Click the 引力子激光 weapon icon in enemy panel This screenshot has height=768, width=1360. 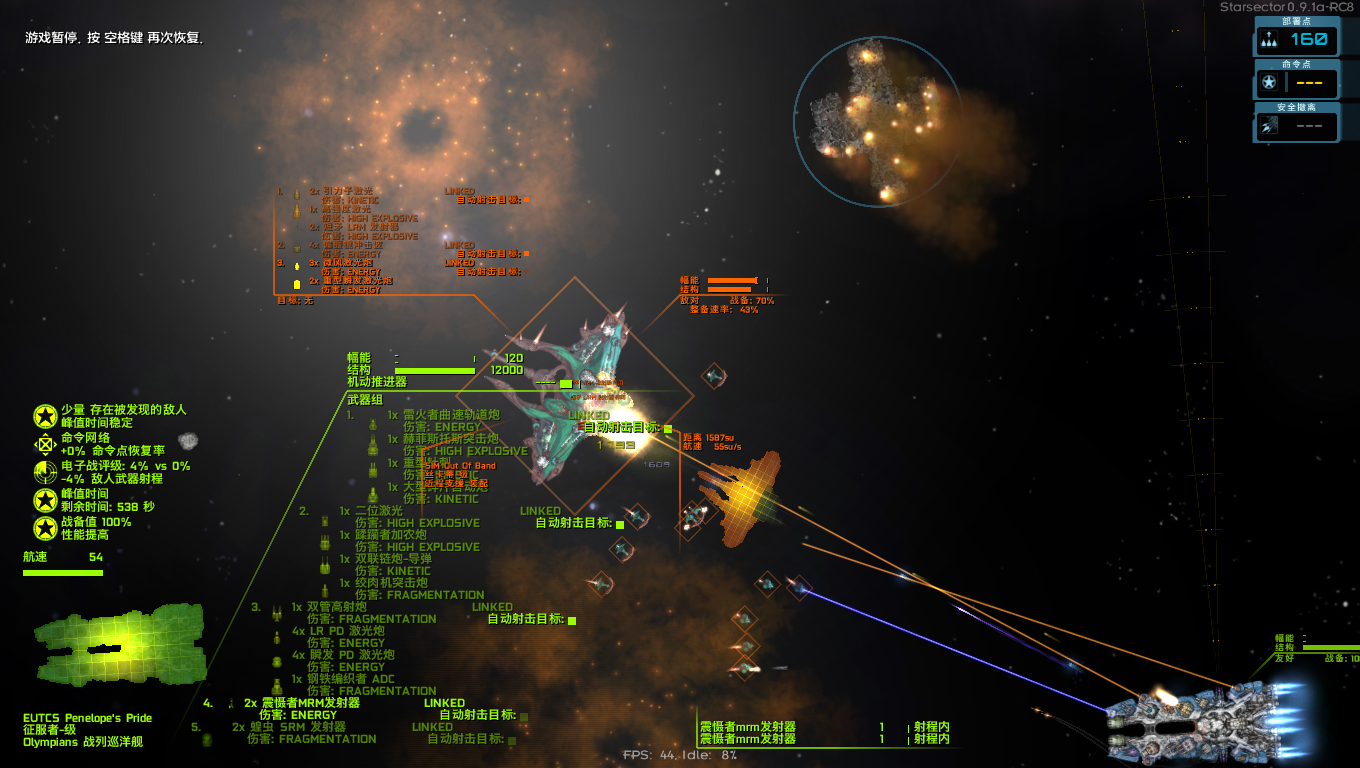[297, 195]
